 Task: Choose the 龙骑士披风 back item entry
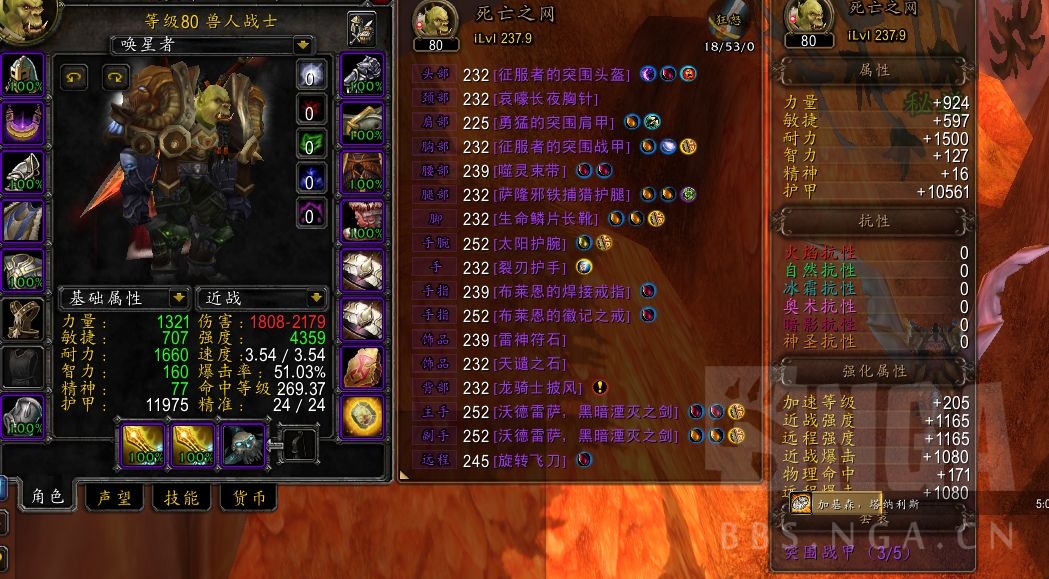coord(538,387)
